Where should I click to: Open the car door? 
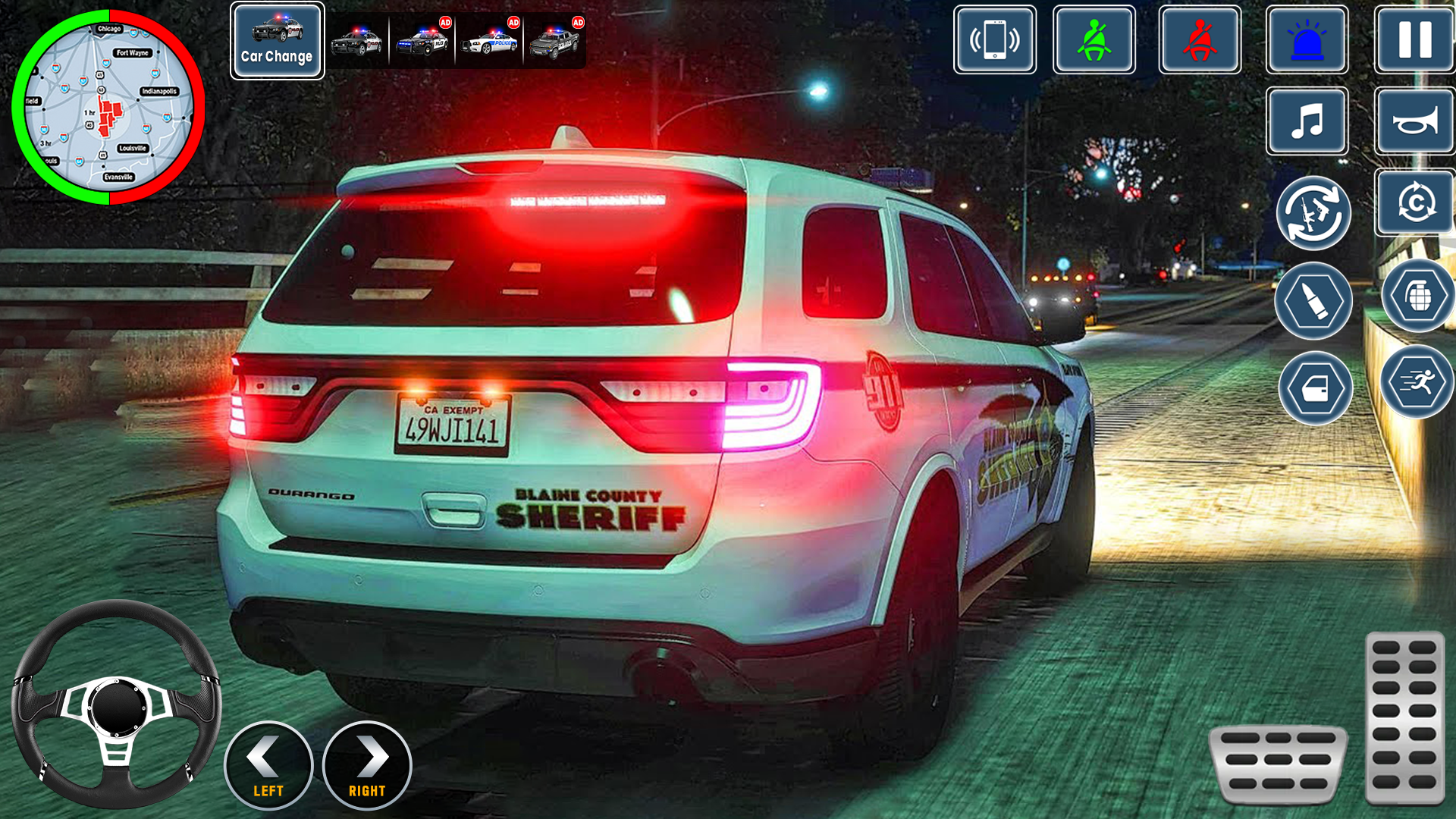(1314, 388)
